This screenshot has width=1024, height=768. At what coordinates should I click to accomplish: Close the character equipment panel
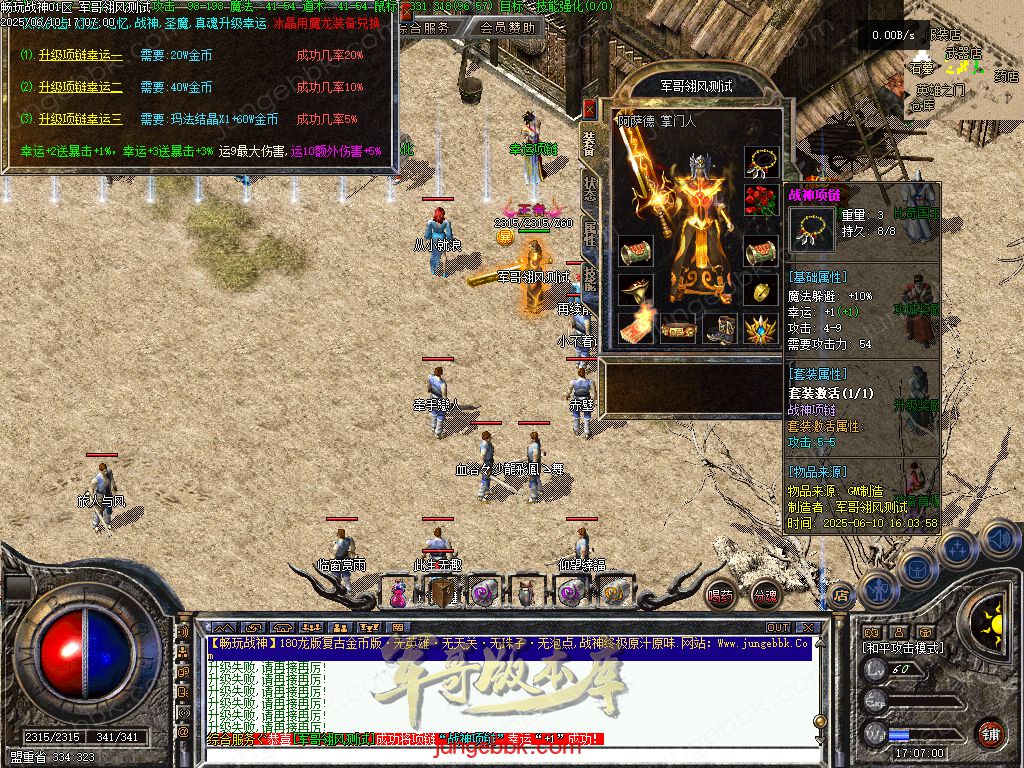(x=590, y=108)
